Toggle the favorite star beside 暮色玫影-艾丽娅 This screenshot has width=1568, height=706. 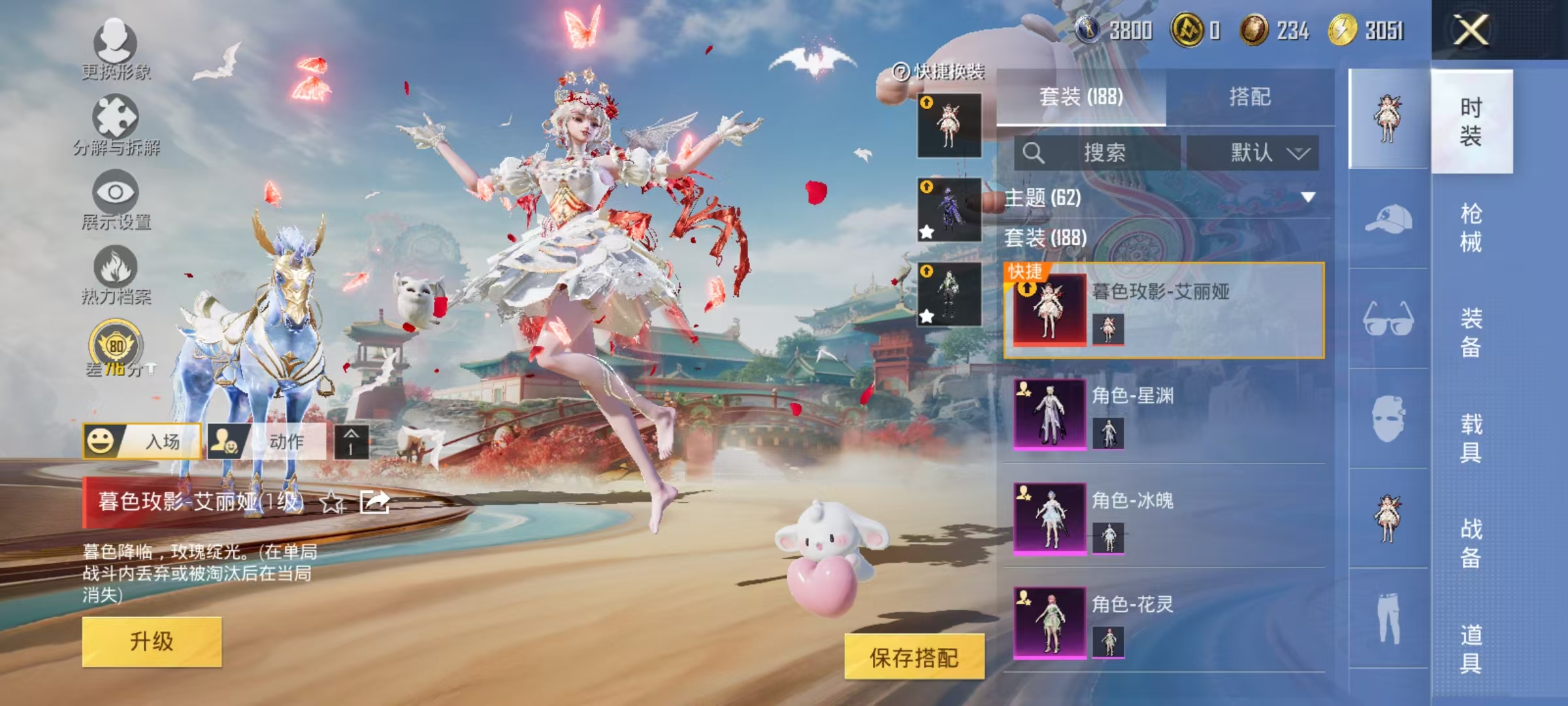(333, 501)
